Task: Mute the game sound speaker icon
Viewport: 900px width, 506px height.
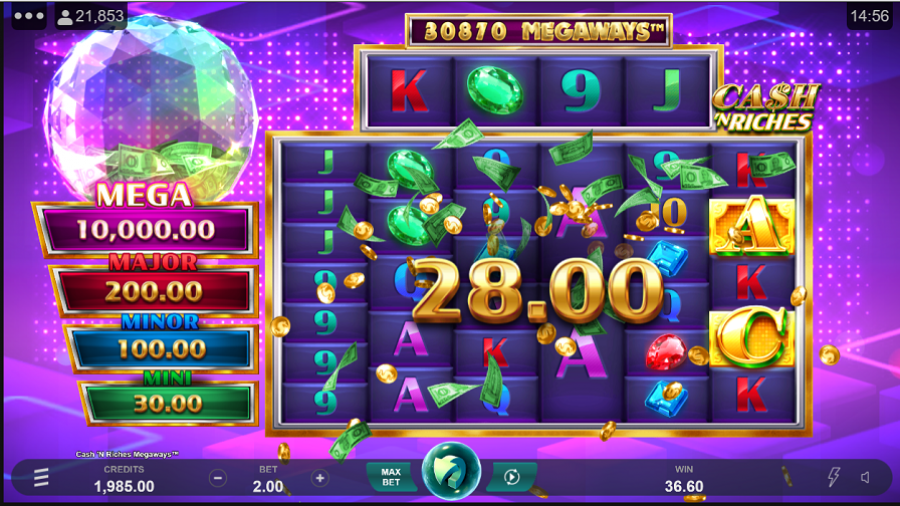Action: [x=864, y=478]
